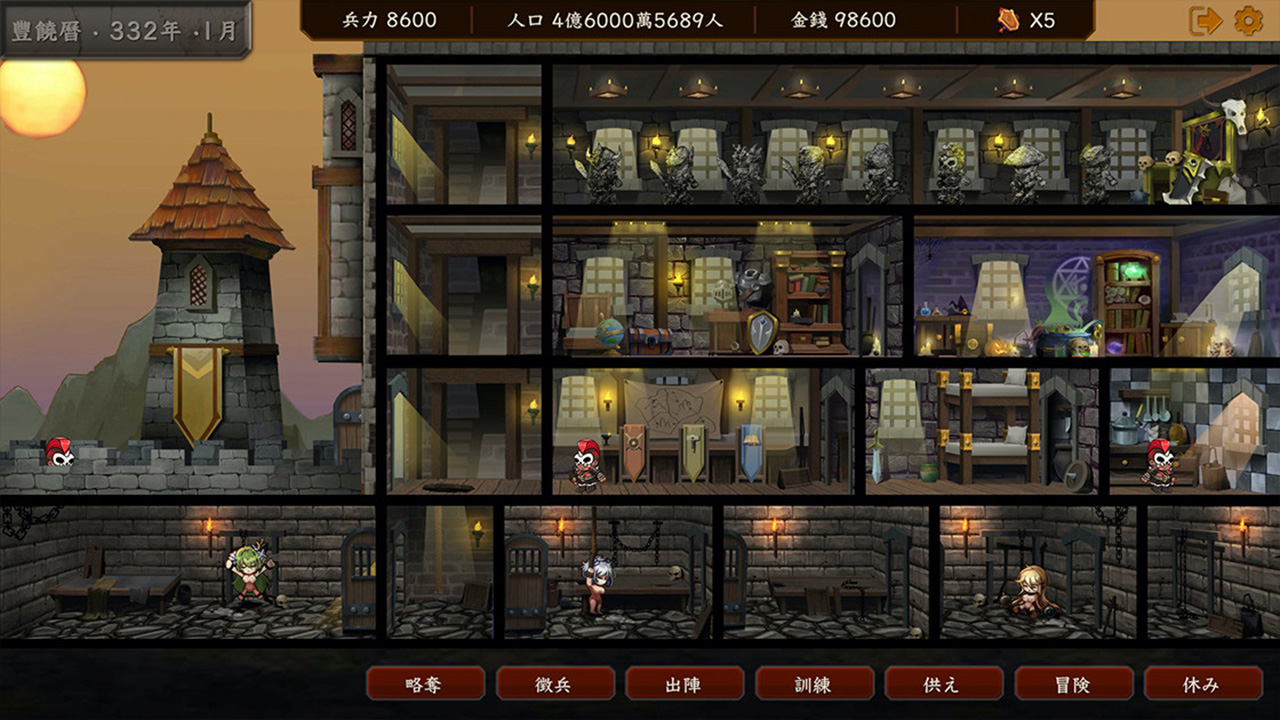Click the 略奪 (plunder) button

click(x=425, y=684)
